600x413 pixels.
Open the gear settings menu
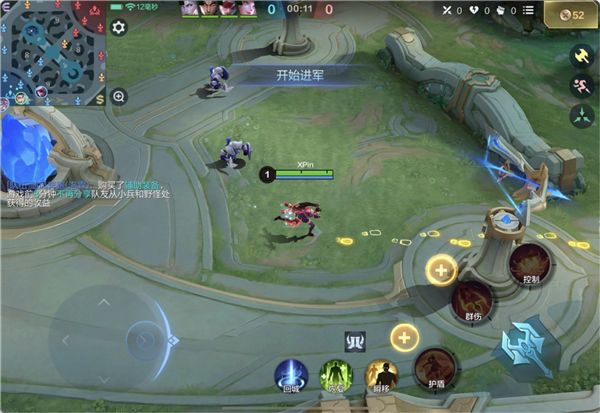119,27
